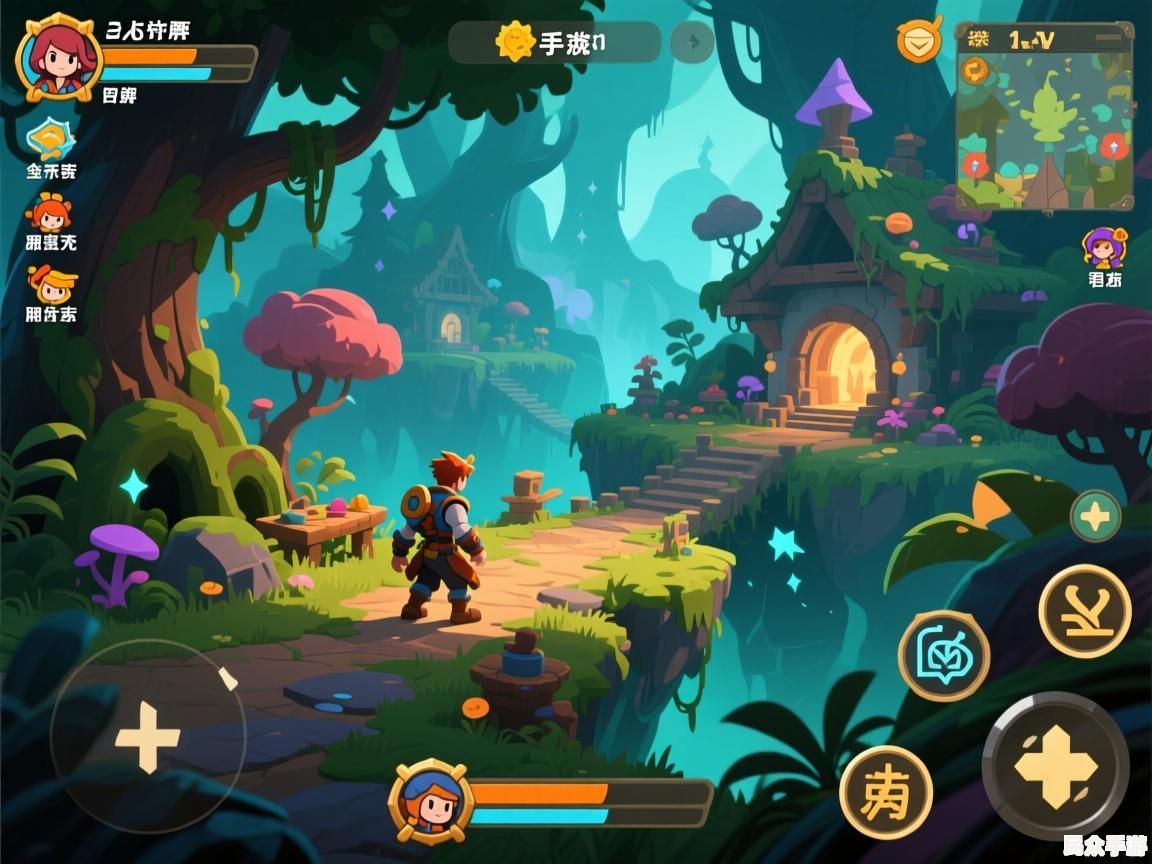
Task: Hit the large grey-ringed cross action button
Action: coord(1055,766)
